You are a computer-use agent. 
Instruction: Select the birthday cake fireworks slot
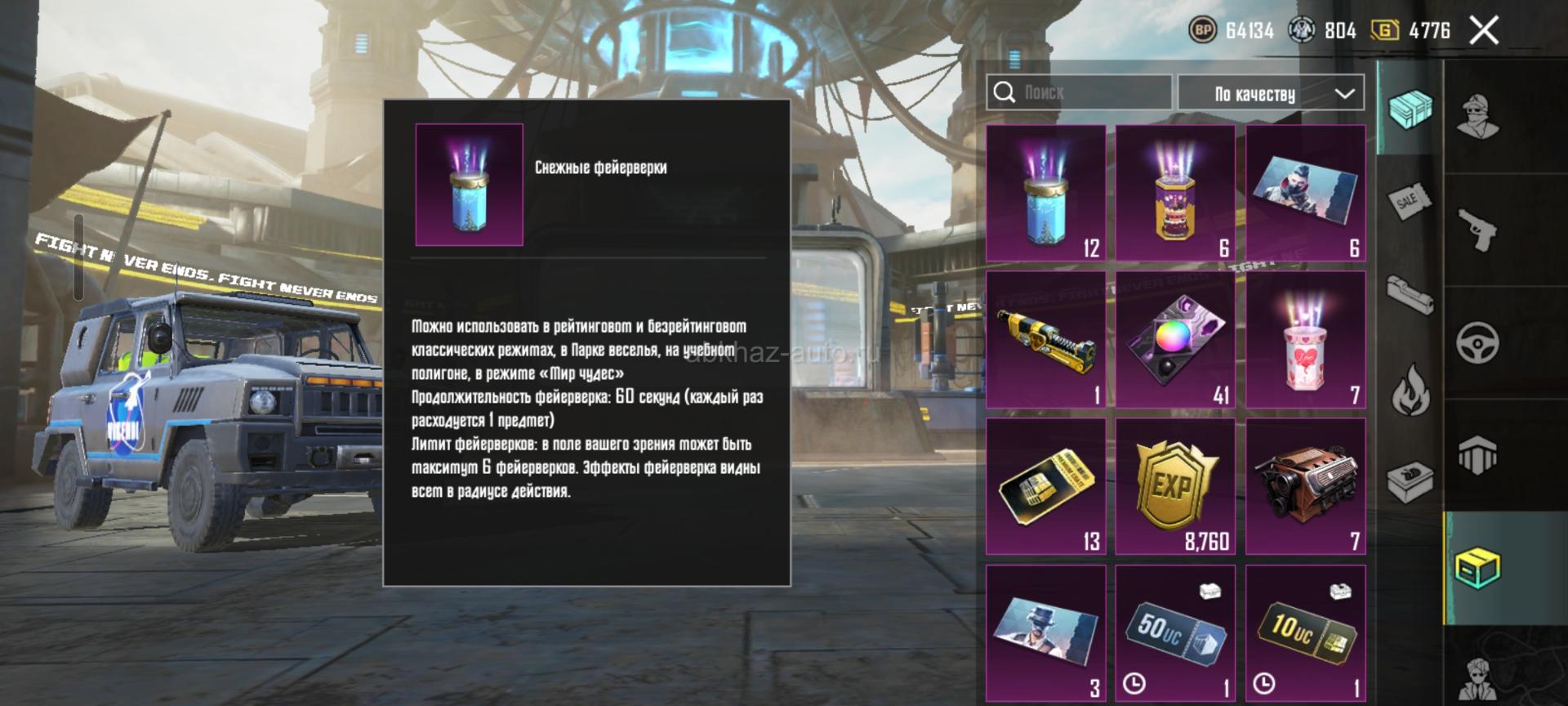(x=1175, y=193)
